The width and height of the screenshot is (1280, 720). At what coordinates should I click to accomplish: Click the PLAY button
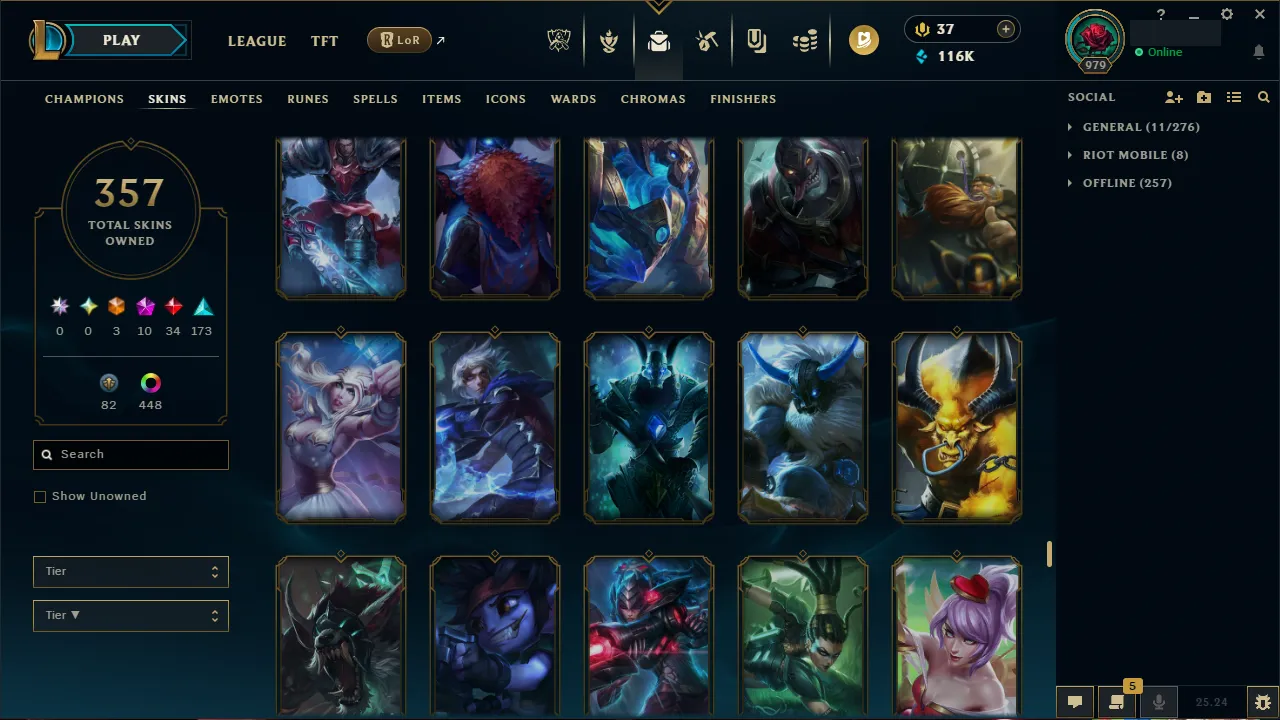click(x=121, y=40)
